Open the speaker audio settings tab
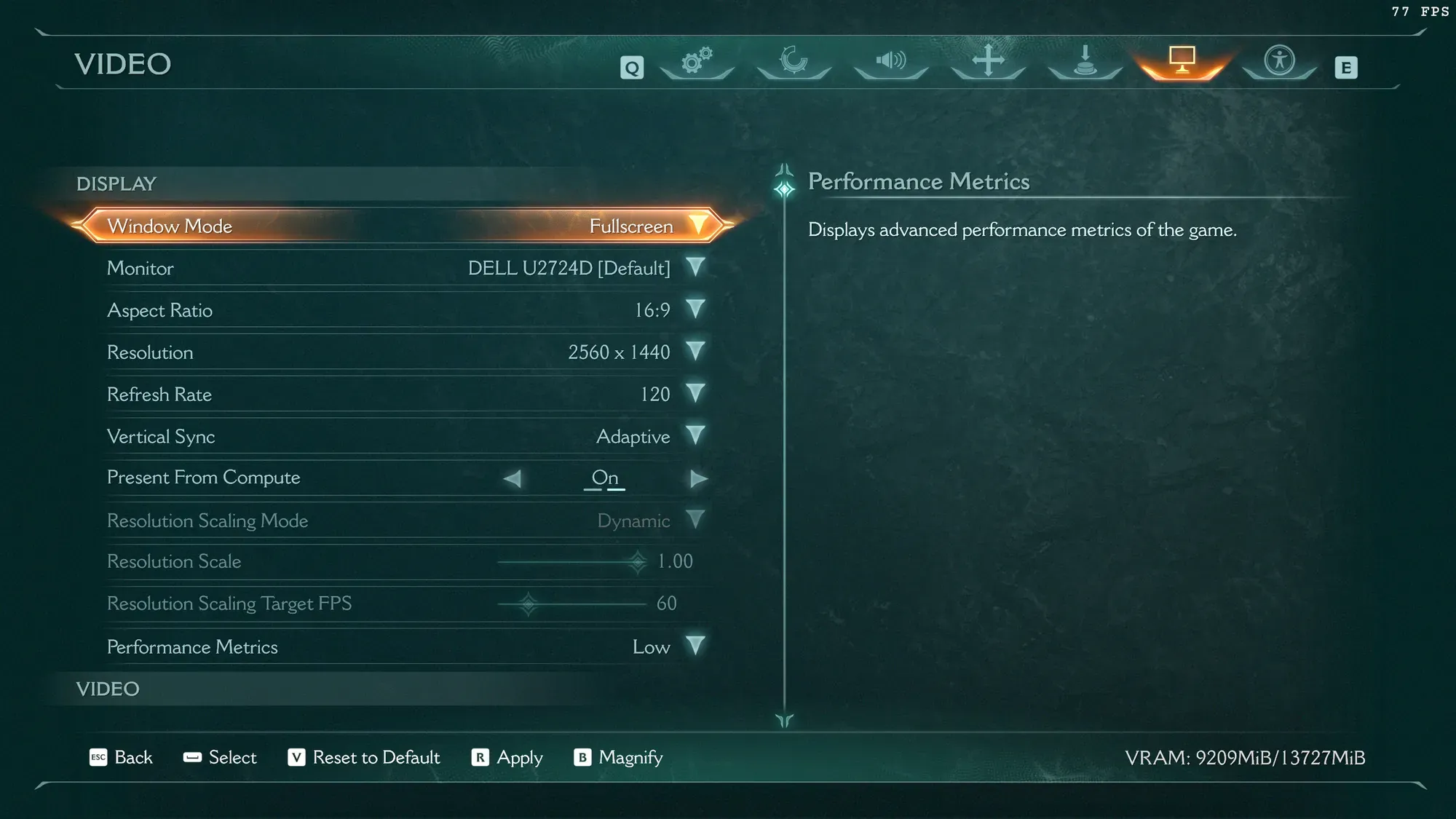The image size is (1456, 819). [x=890, y=60]
